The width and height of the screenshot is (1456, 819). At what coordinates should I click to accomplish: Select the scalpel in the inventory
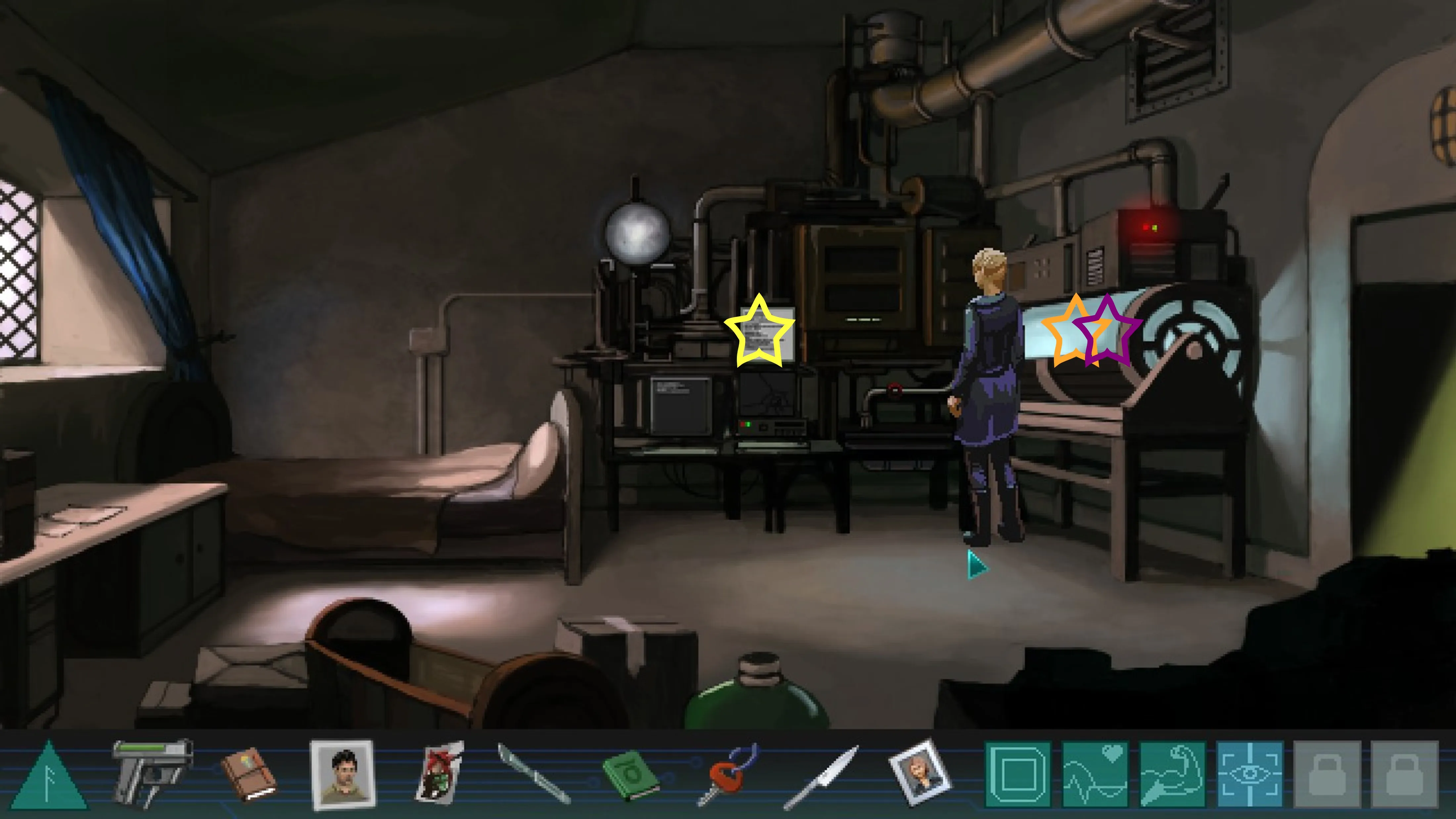coord(533,773)
